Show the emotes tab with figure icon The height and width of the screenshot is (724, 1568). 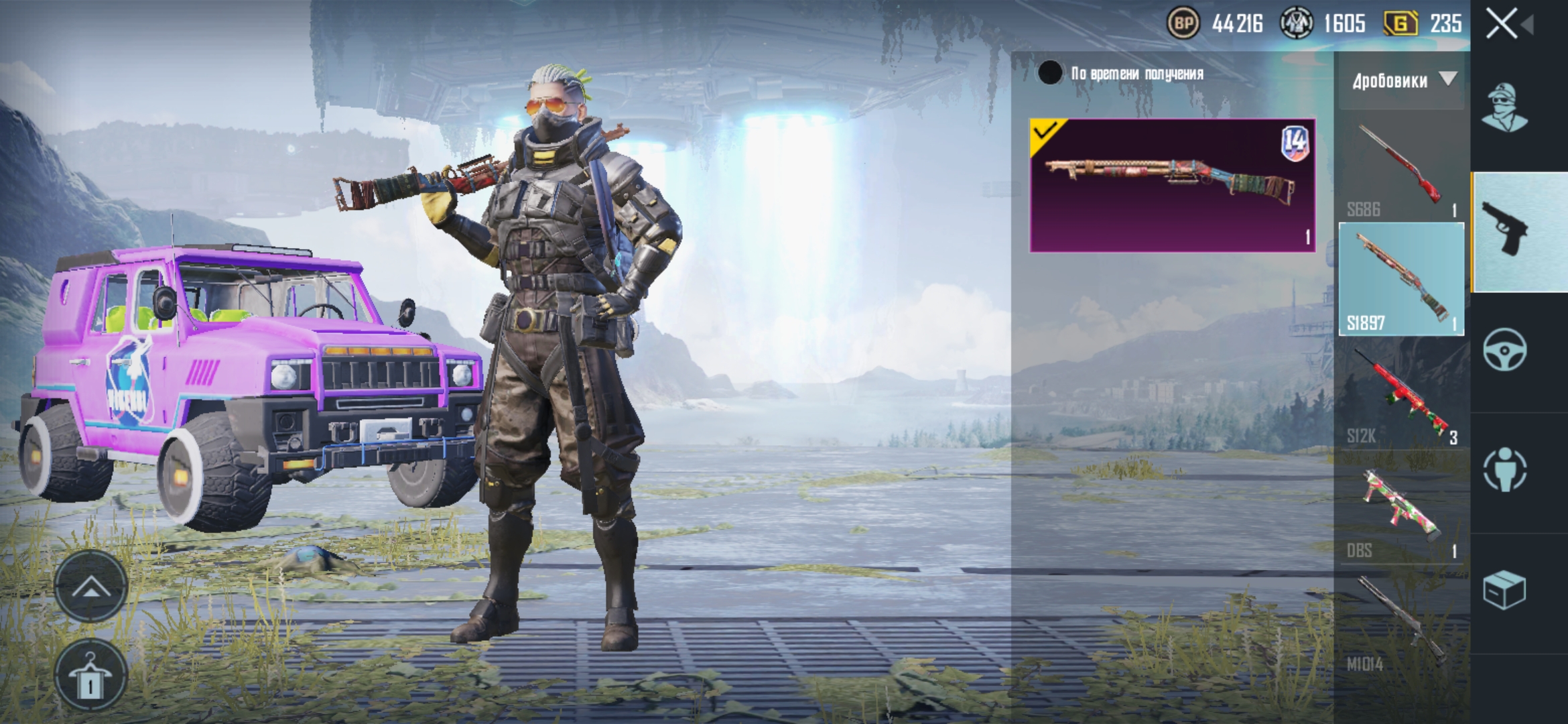(1504, 469)
